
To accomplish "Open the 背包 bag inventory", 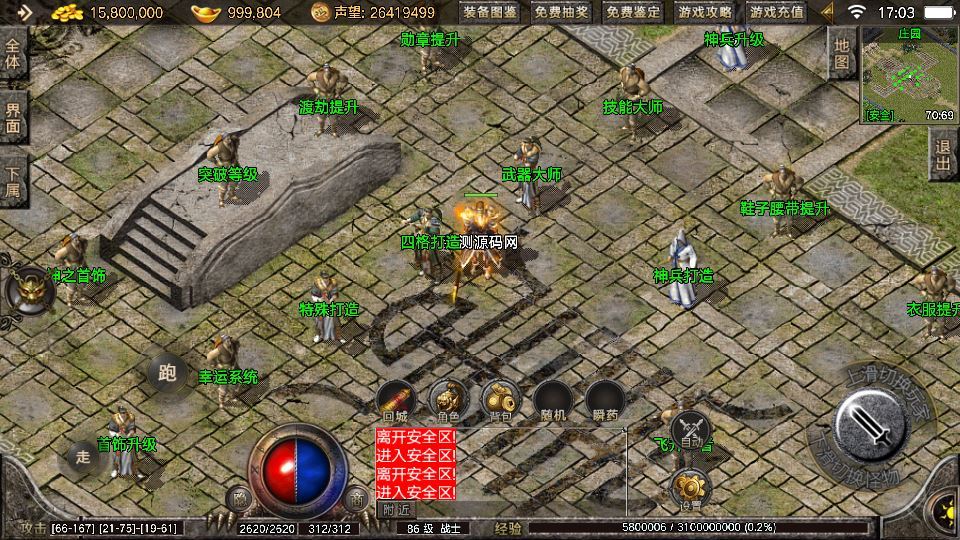I will 499,401.
